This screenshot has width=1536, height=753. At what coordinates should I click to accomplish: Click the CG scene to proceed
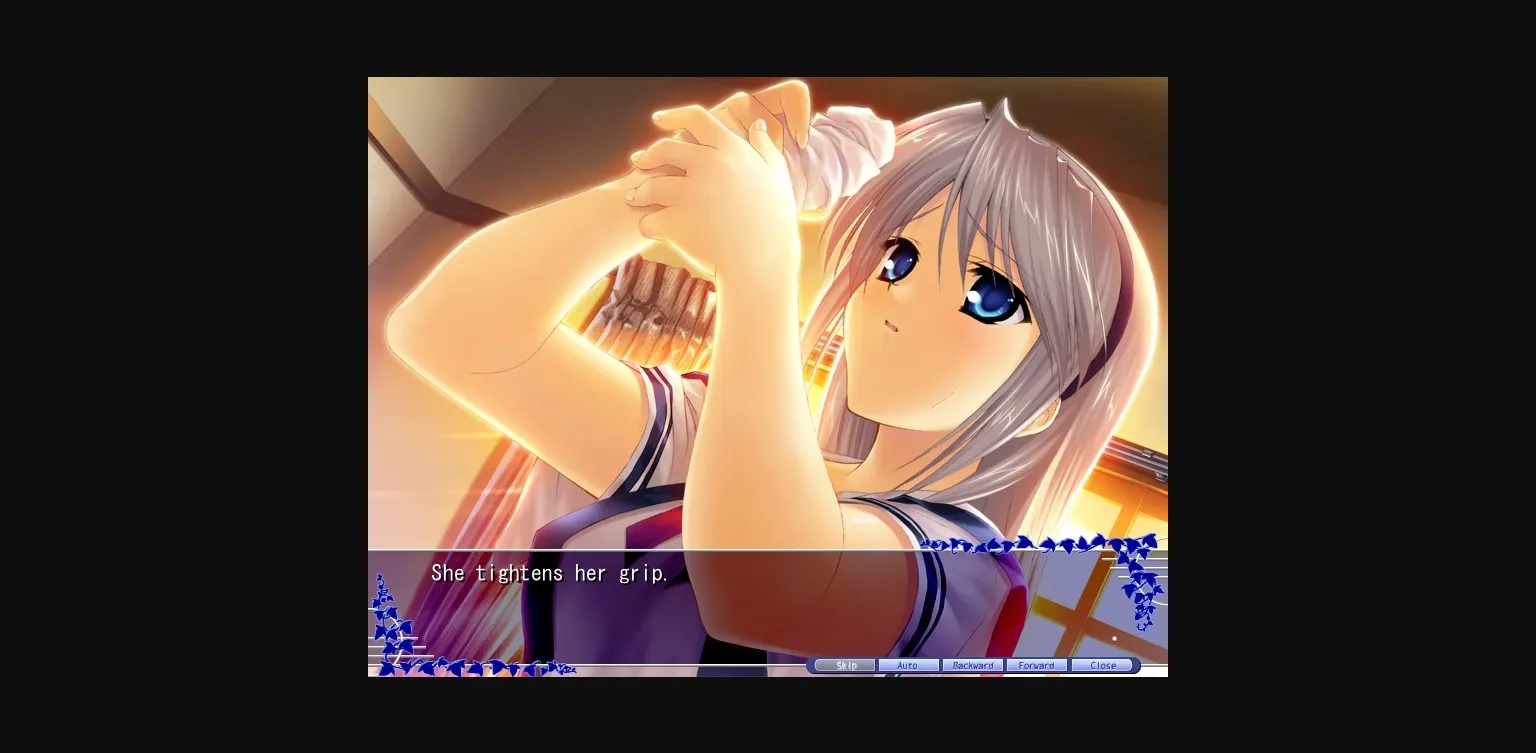pos(700,300)
